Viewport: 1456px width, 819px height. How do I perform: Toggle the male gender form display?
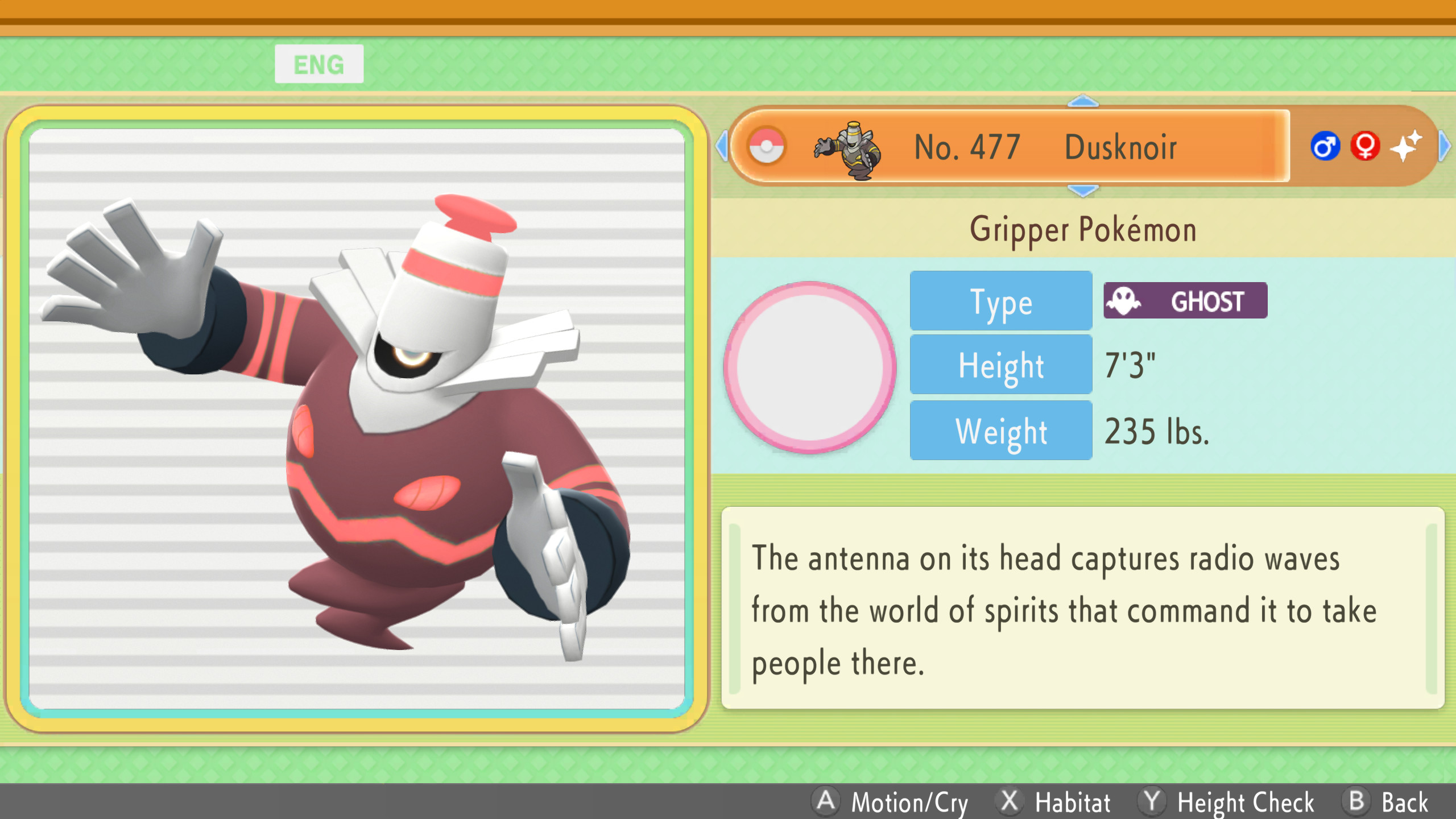click(1325, 147)
